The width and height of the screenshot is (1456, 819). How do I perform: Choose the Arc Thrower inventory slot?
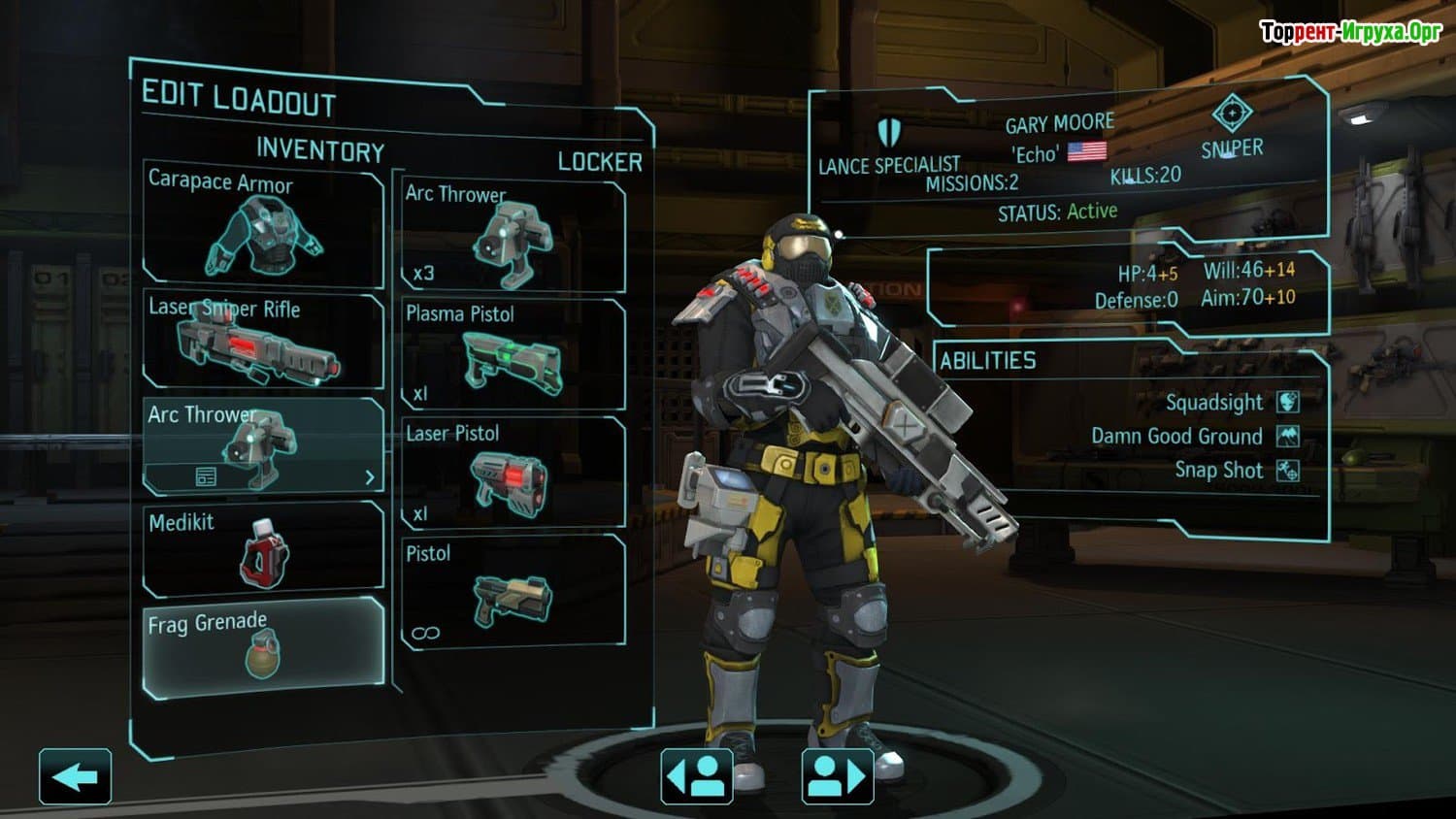pos(263,435)
